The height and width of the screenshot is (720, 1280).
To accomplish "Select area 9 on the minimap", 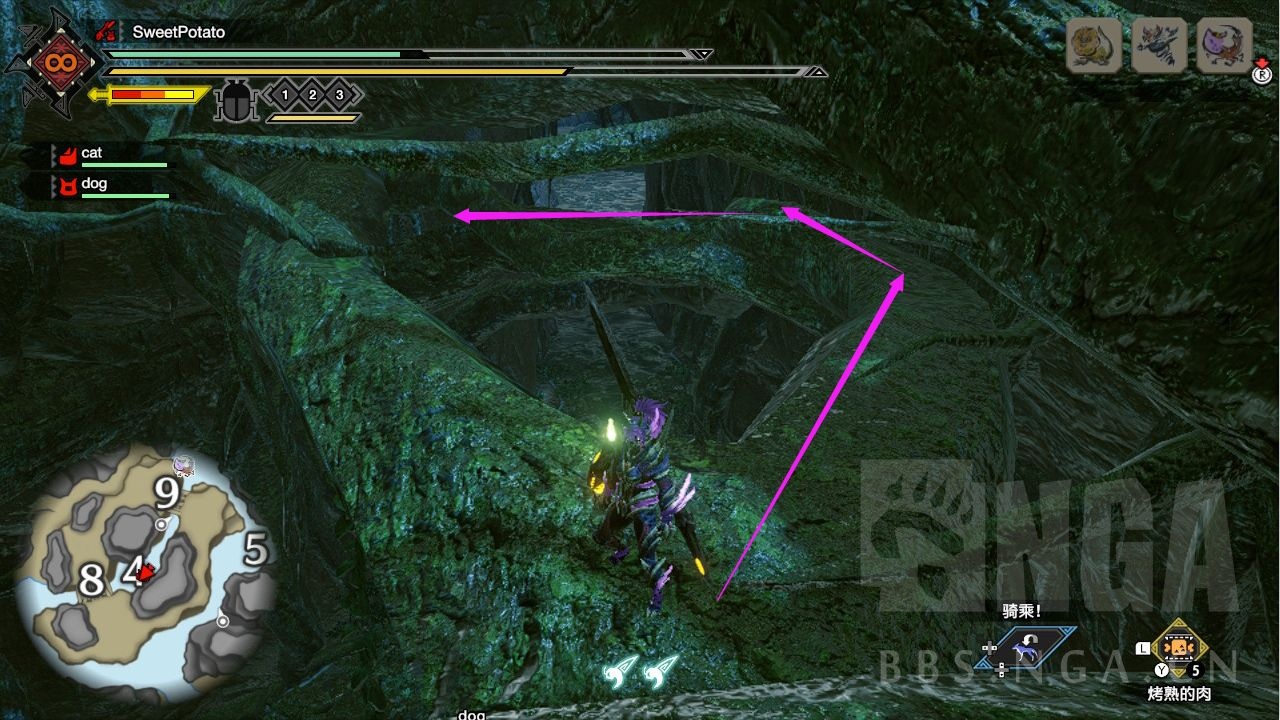I will tap(166, 493).
